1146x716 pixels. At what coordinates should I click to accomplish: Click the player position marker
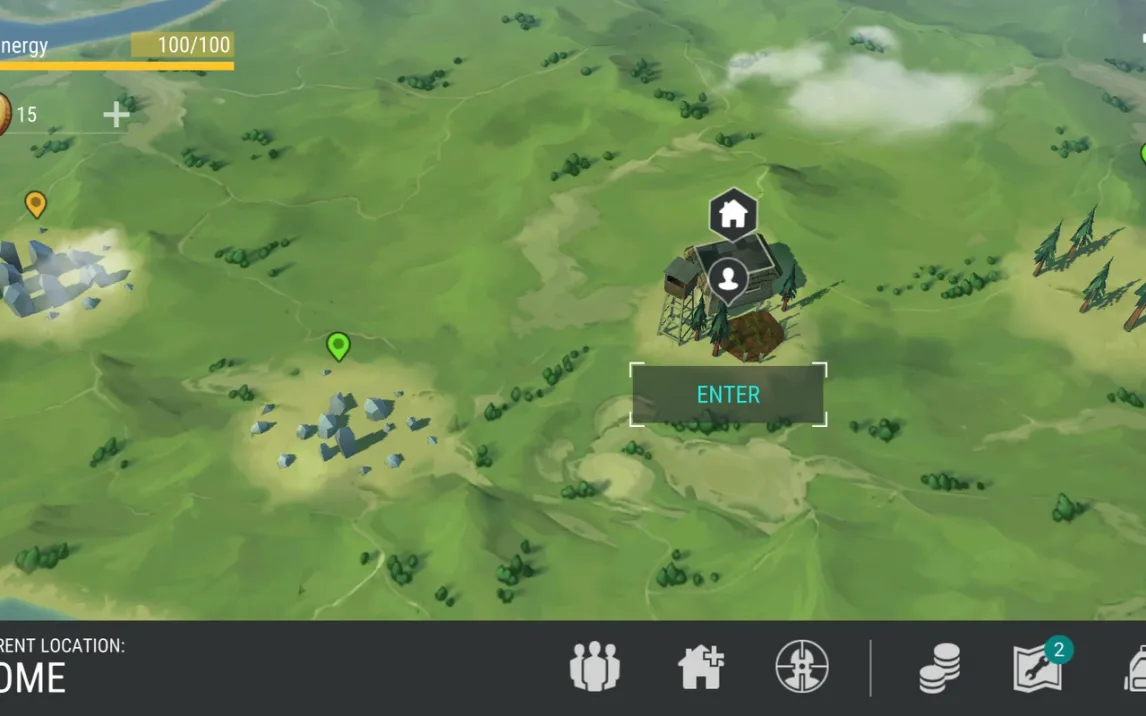click(729, 279)
